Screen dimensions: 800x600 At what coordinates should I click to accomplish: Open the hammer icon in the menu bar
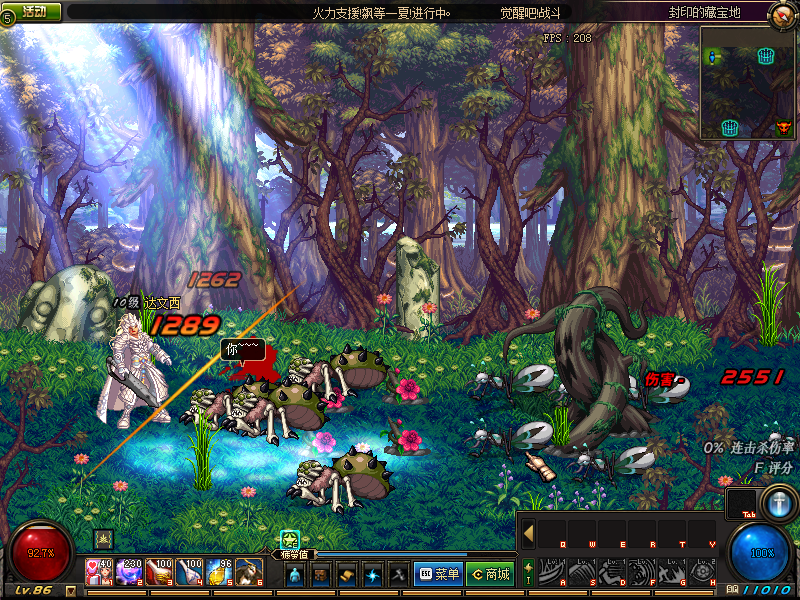pos(397,575)
